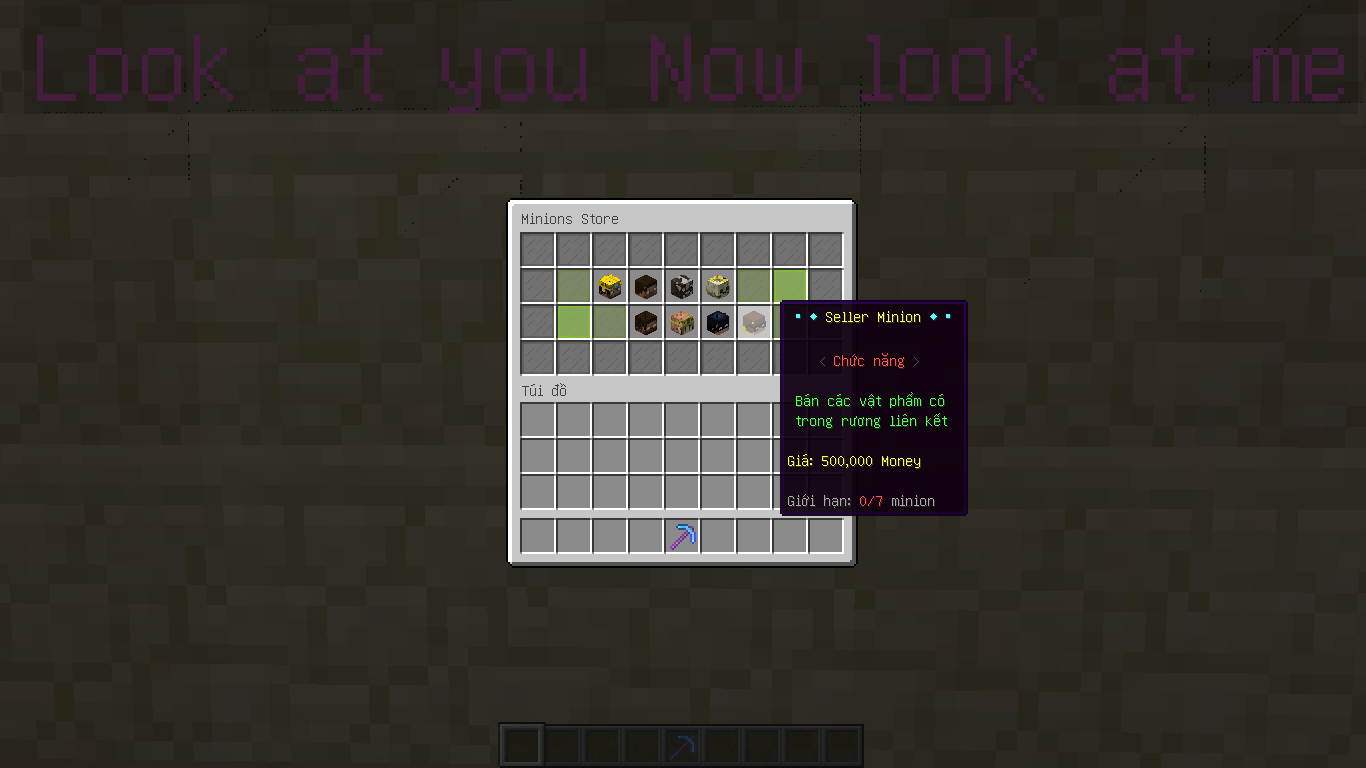
Task: Click the black wither minion head
Action: pos(717,322)
